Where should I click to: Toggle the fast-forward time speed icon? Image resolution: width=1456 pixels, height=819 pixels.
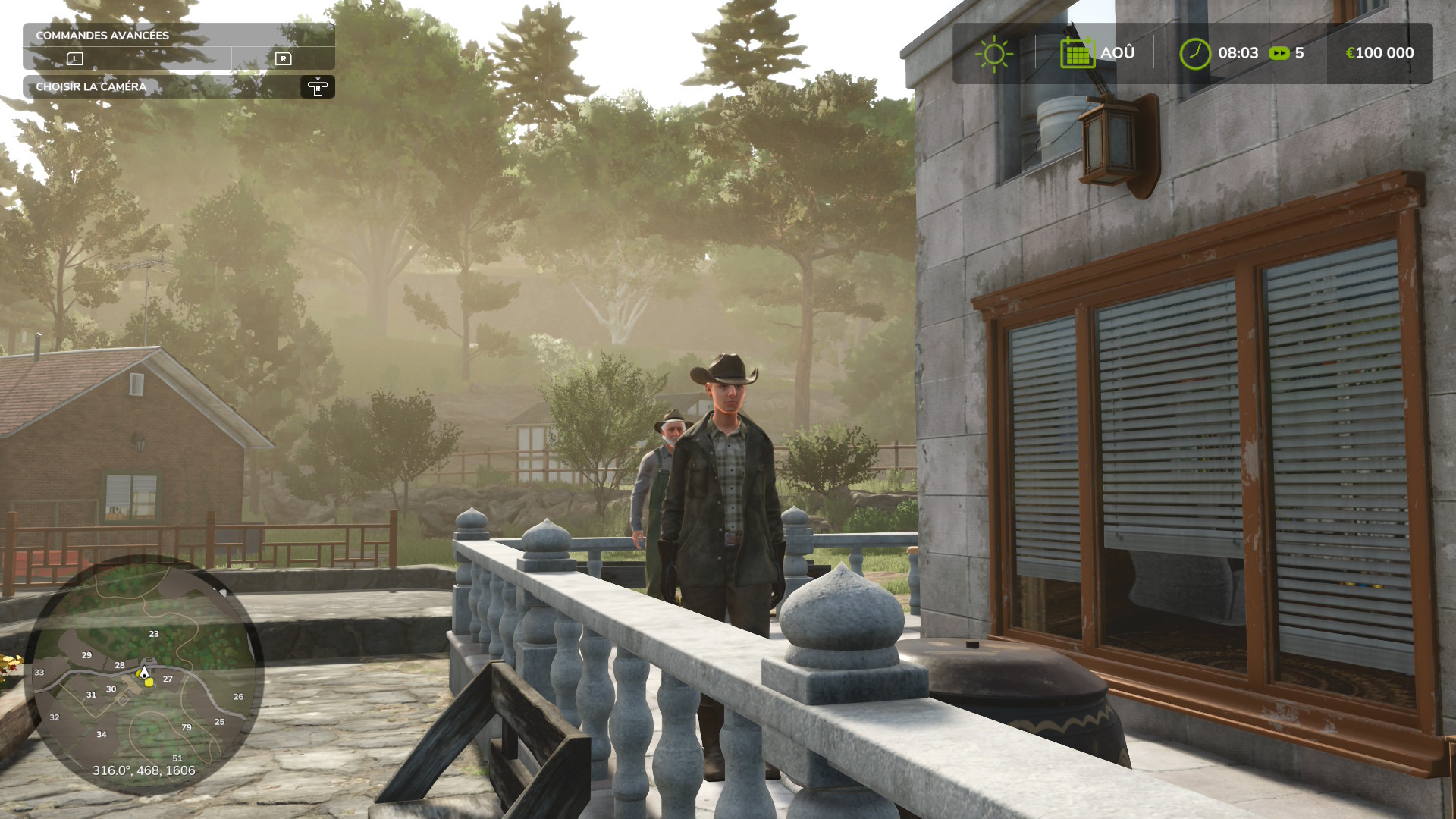[x=1279, y=54]
